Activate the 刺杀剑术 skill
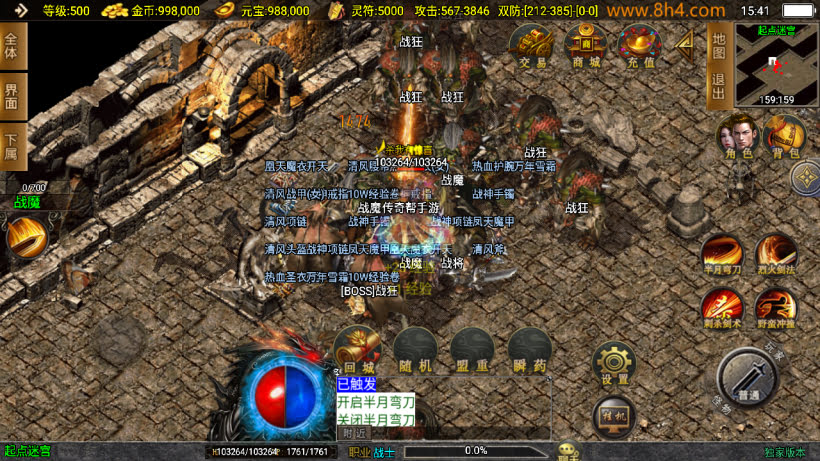The height and width of the screenshot is (461, 820). (x=721, y=307)
